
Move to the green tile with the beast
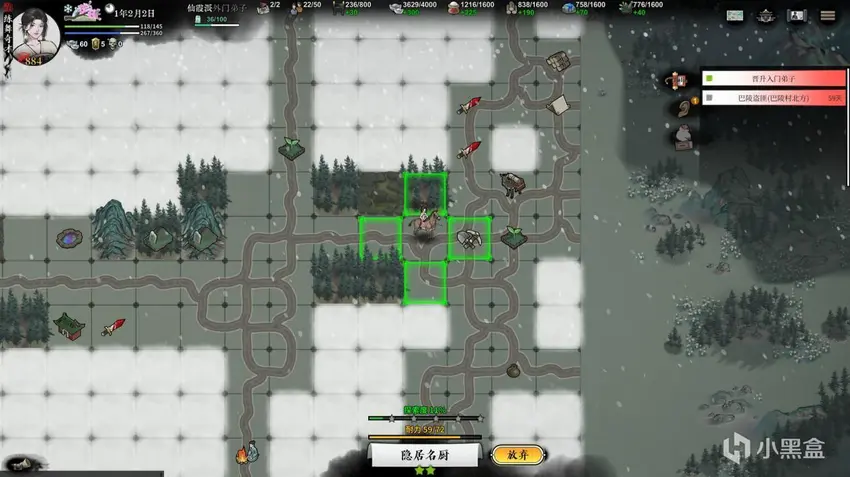[x=468, y=239]
